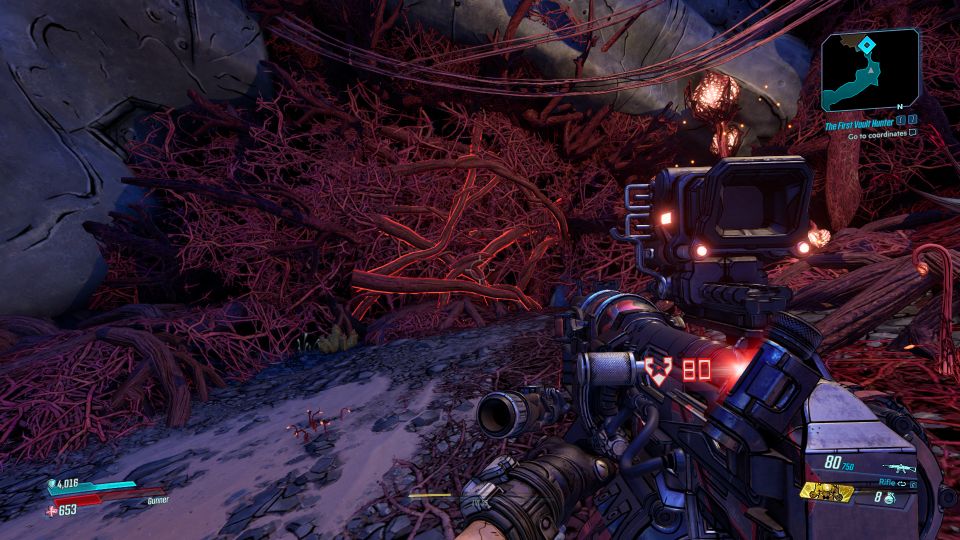The width and height of the screenshot is (960, 540).
Task: Select the diamond waypoint marker on minimap
Action: point(866,44)
